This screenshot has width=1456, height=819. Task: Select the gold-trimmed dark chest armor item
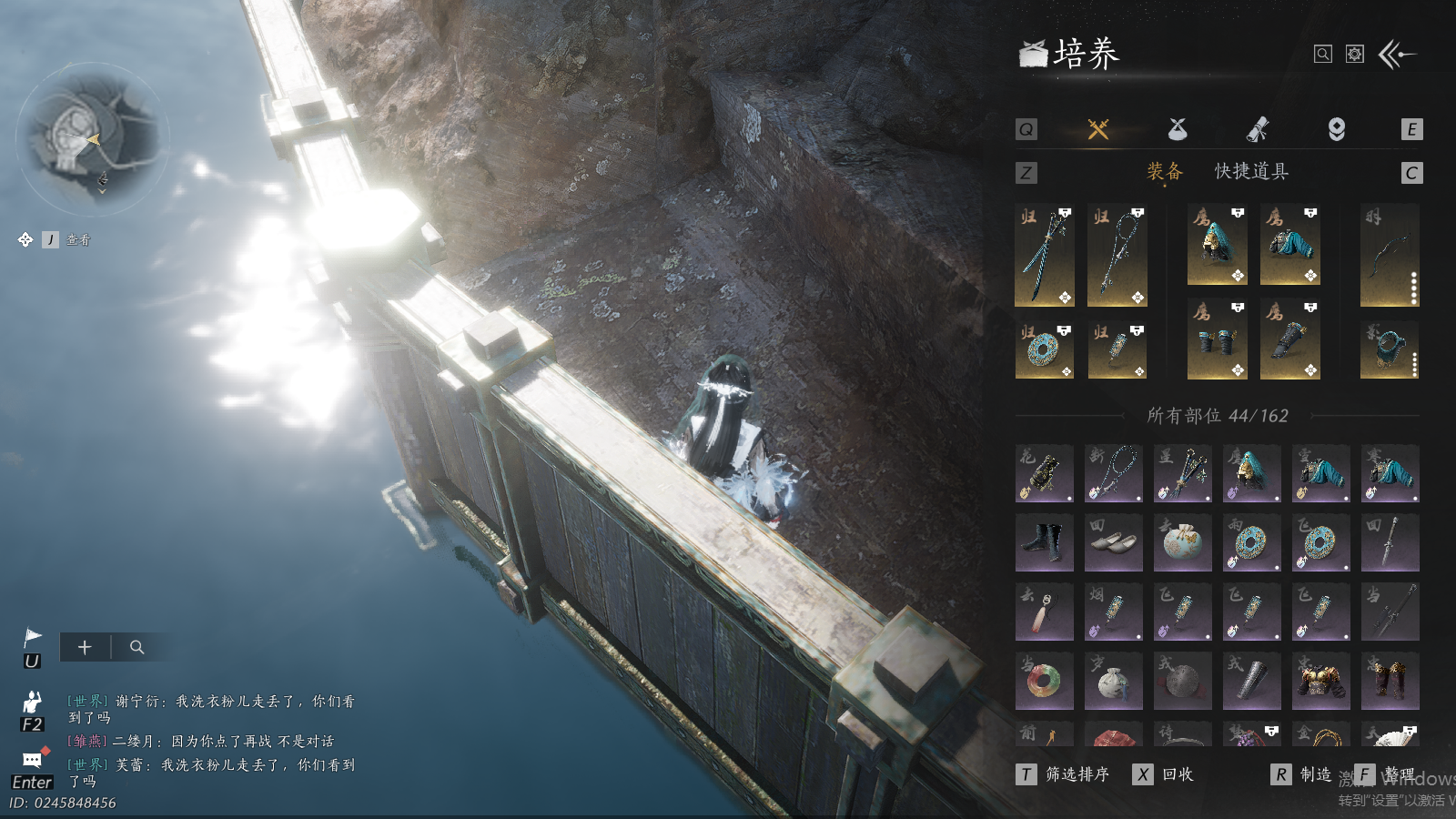(x=1320, y=681)
